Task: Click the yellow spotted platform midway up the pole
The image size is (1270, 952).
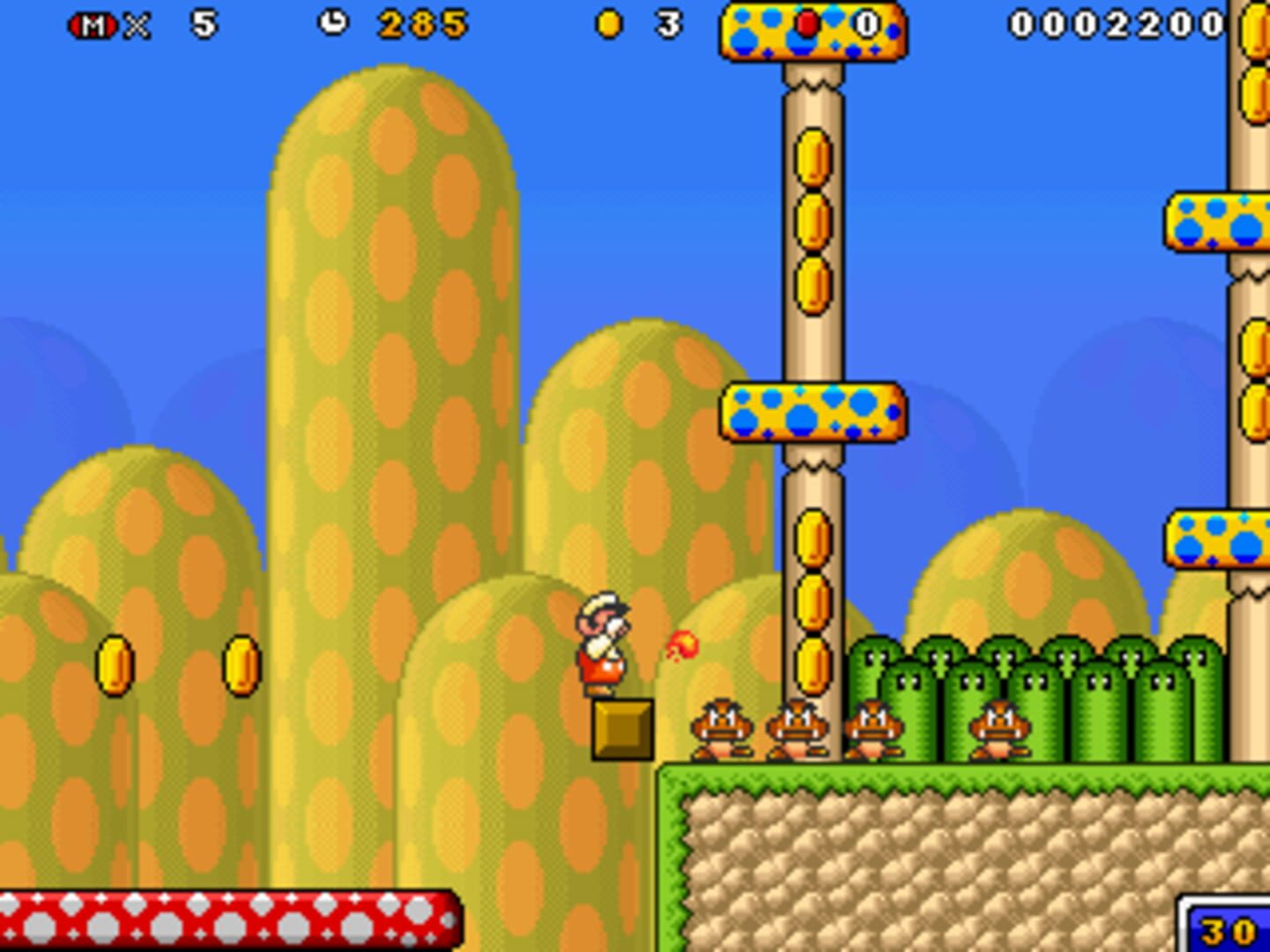Action: [x=810, y=412]
